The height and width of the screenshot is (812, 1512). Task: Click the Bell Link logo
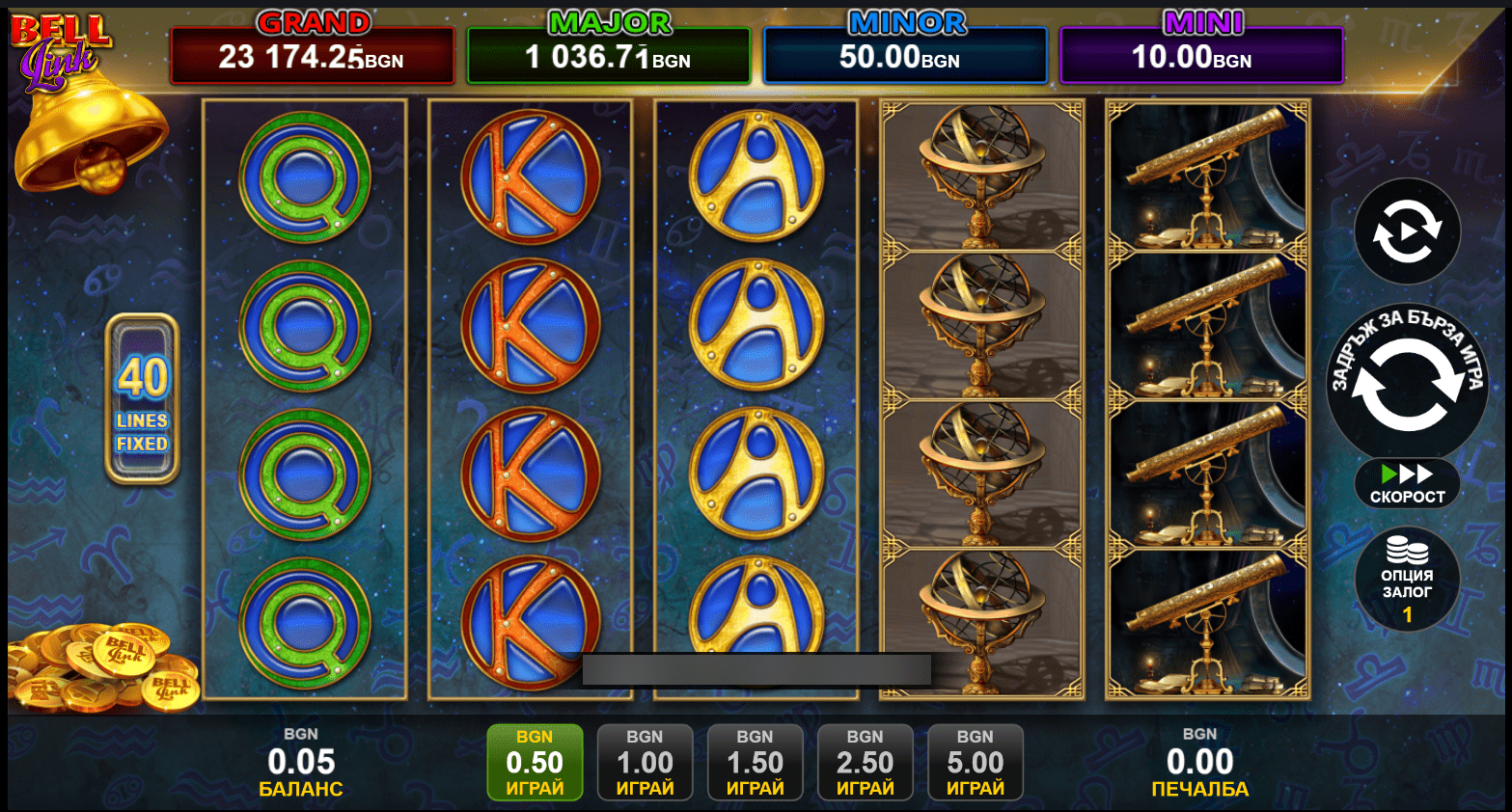point(60,50)
